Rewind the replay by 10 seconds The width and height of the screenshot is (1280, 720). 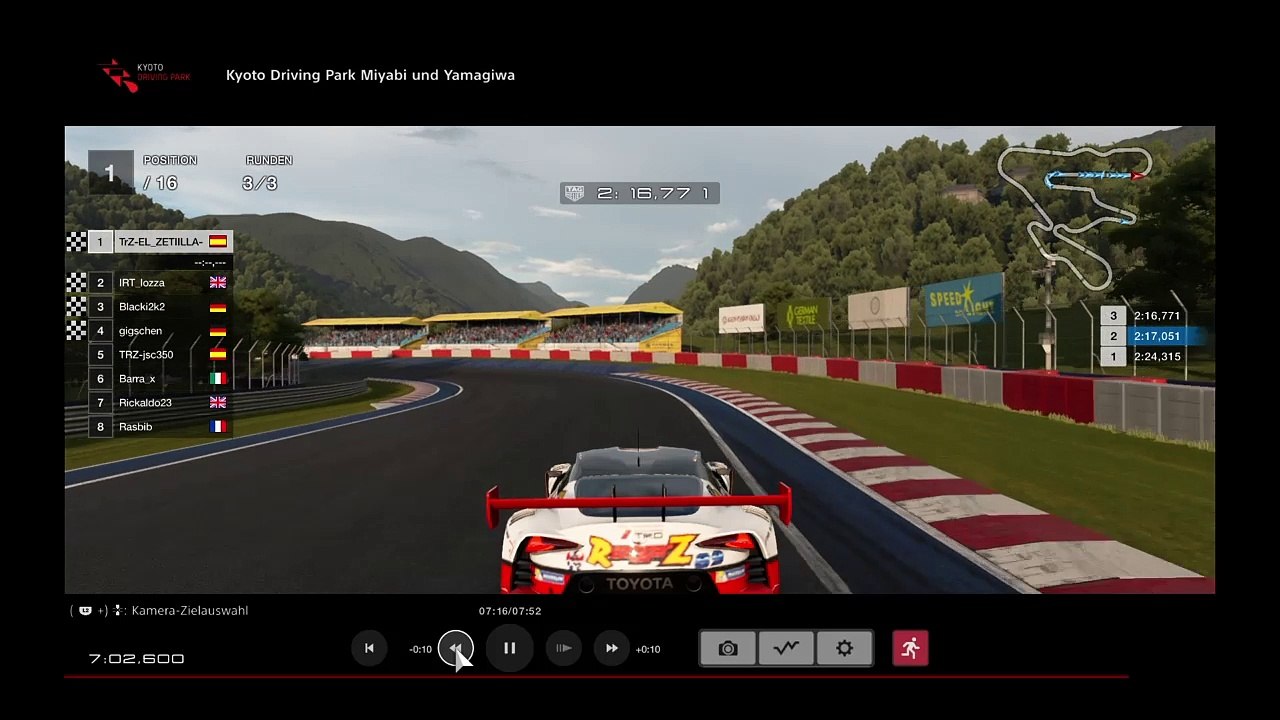point(455,648)
